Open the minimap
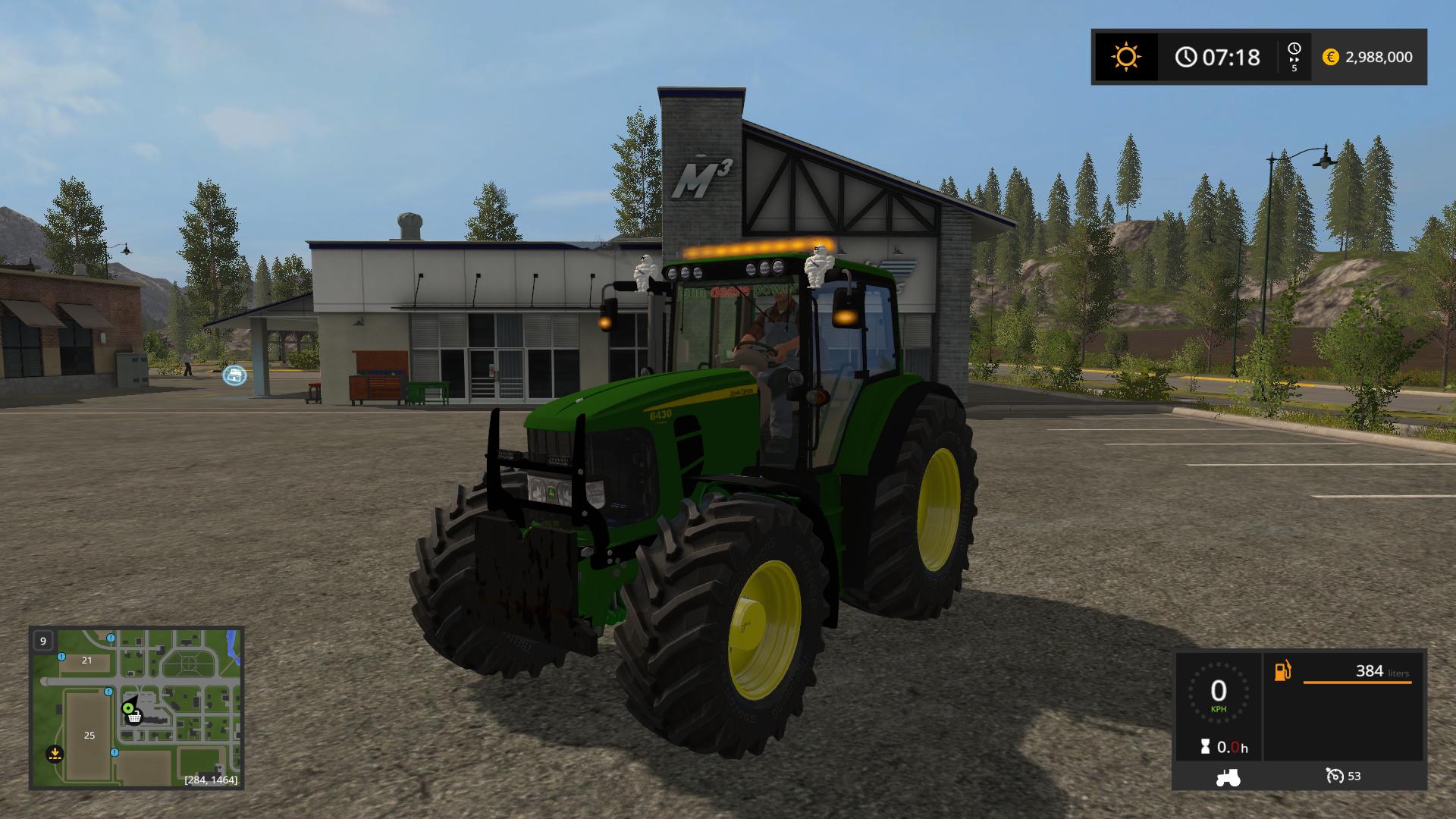Image resolution: width=1456 pixels, height=819 pixels. pos(136,708)
